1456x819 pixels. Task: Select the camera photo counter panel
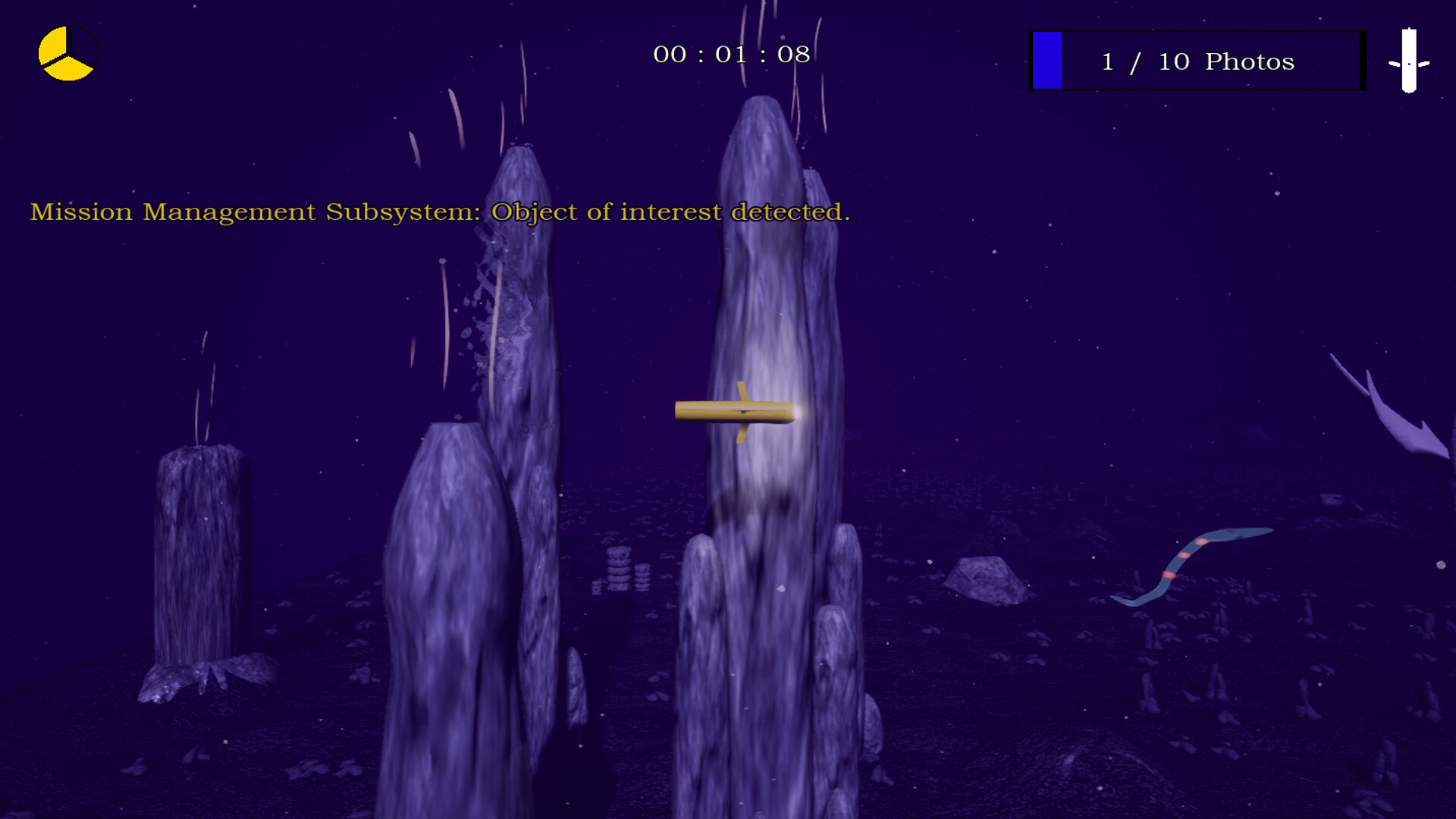[x=1197, y=61]
